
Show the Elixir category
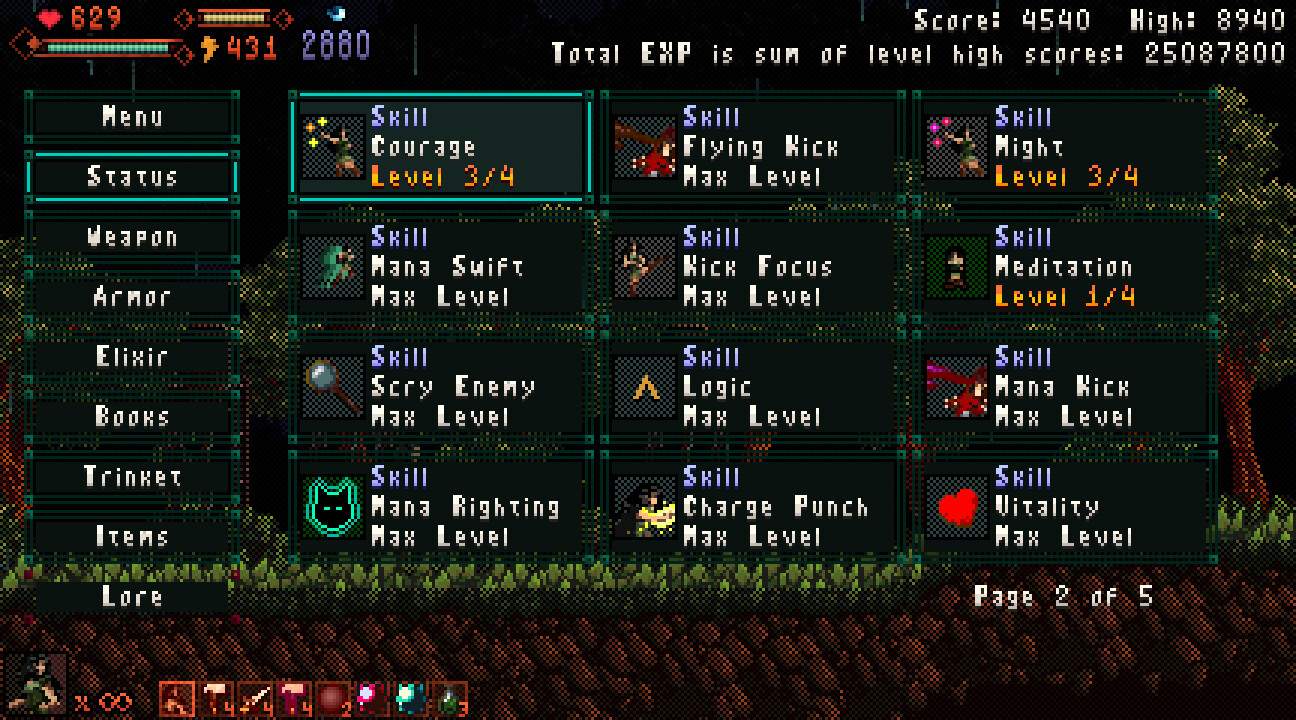point(132,357)
